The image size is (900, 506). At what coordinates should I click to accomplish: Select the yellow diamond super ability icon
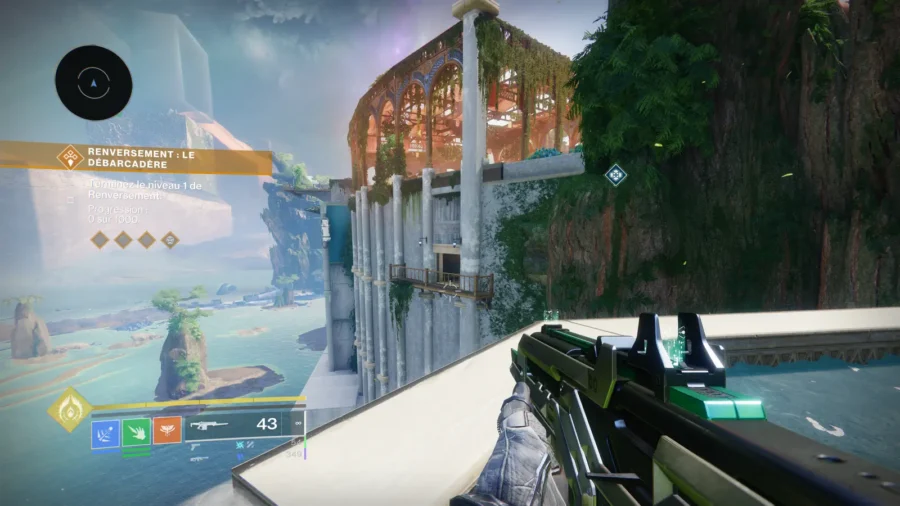pos(71,409)
